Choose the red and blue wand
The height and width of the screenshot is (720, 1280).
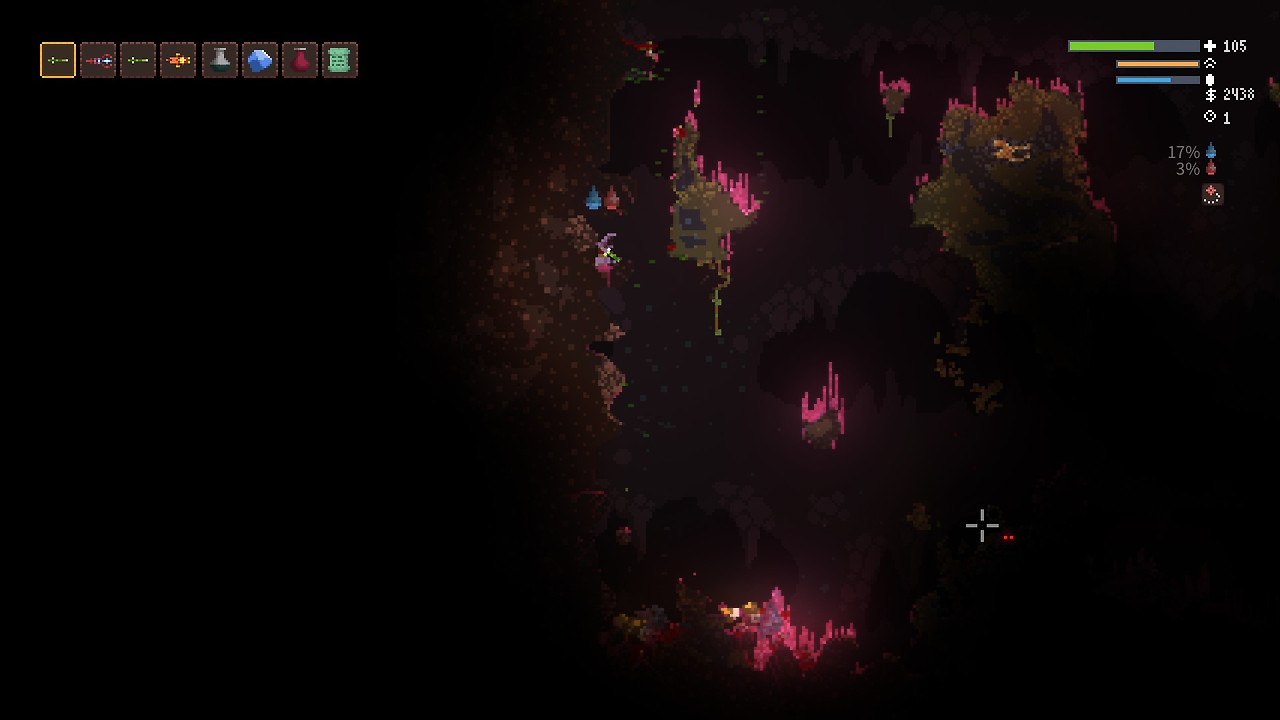[x=98, y=60]
